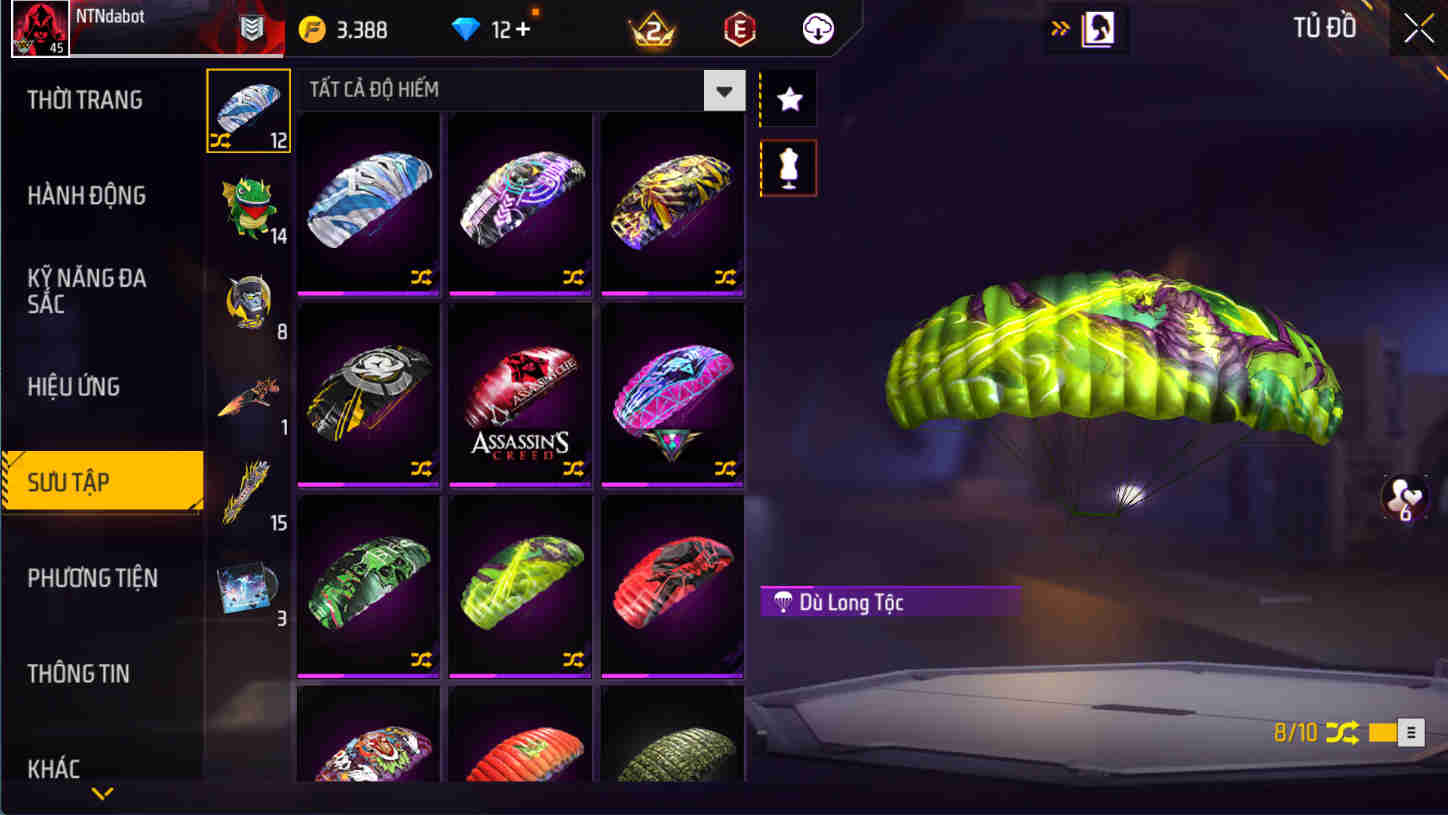Toggle the star favorites filter

[x=788, y=98]
